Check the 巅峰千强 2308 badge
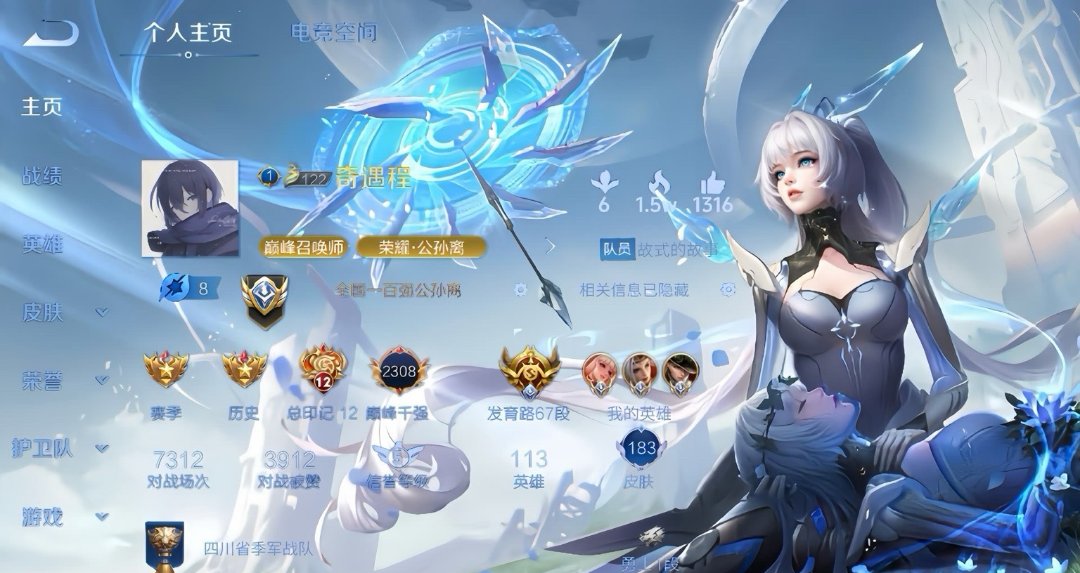This screenshot has width=1080, height=573. [398, 372]
